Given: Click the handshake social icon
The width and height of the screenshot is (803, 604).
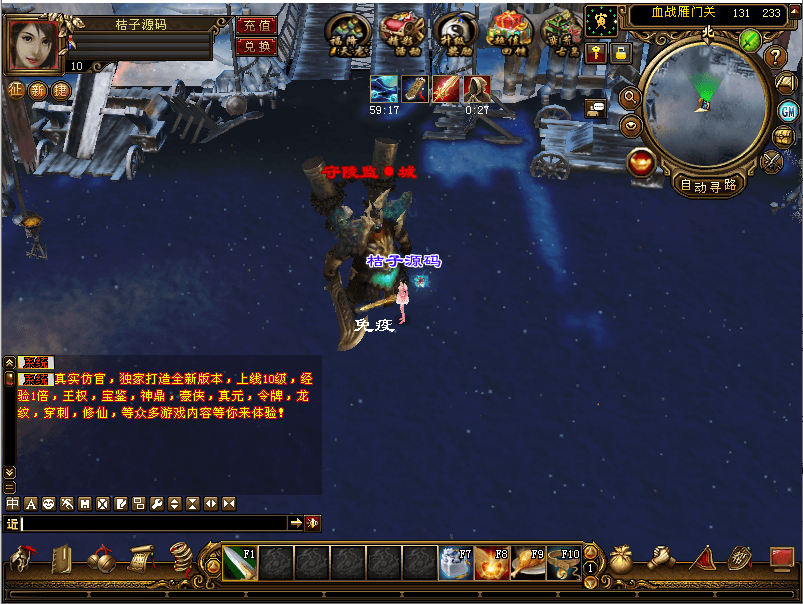Looking at the screenshot, I should coord(661,558).
